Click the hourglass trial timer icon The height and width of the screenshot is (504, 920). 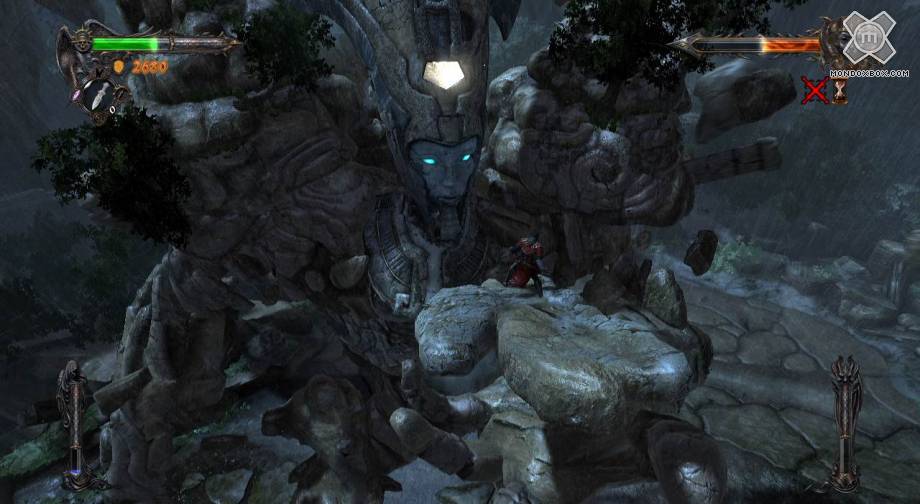point(840,91)
